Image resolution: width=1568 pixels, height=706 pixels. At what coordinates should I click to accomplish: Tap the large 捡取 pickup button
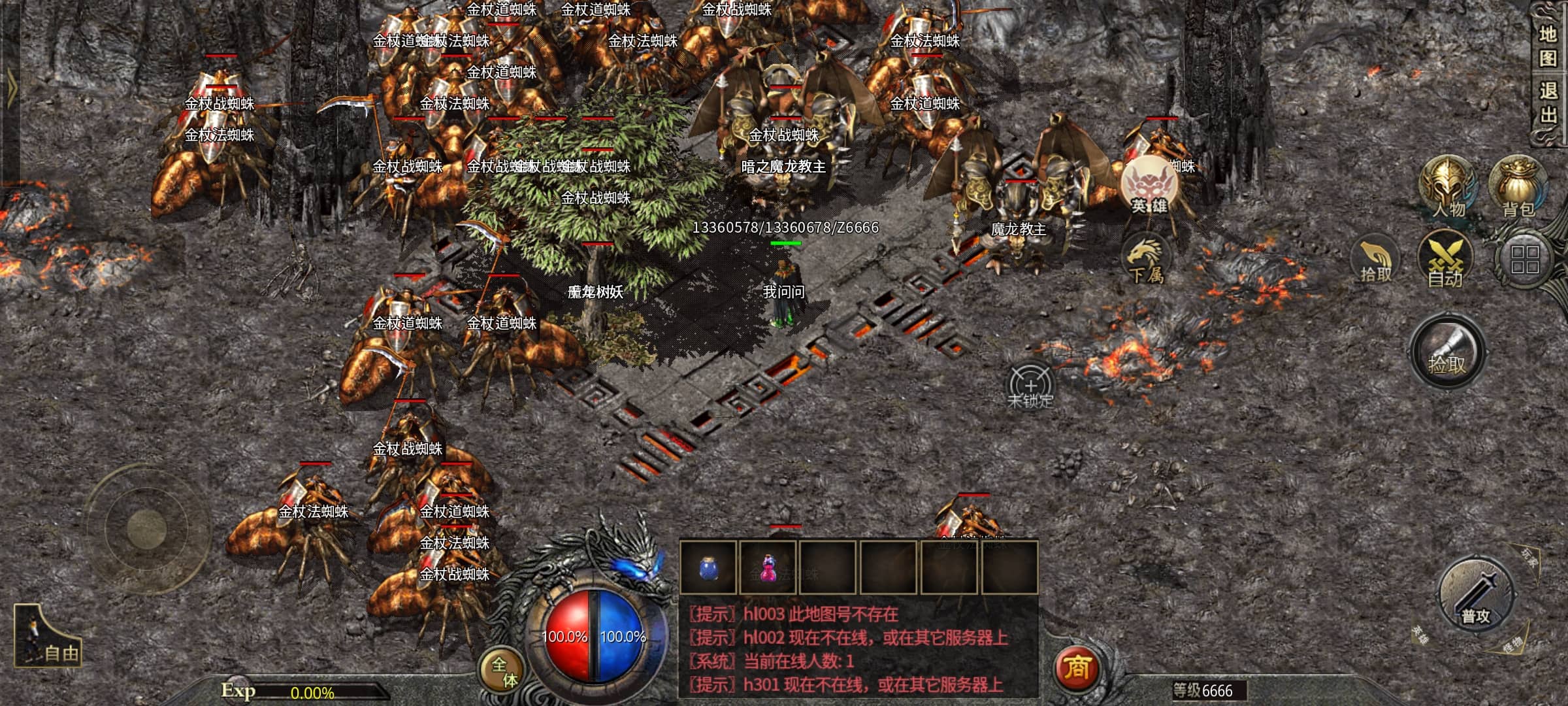pyautogui.click(x=1447, y=354)
